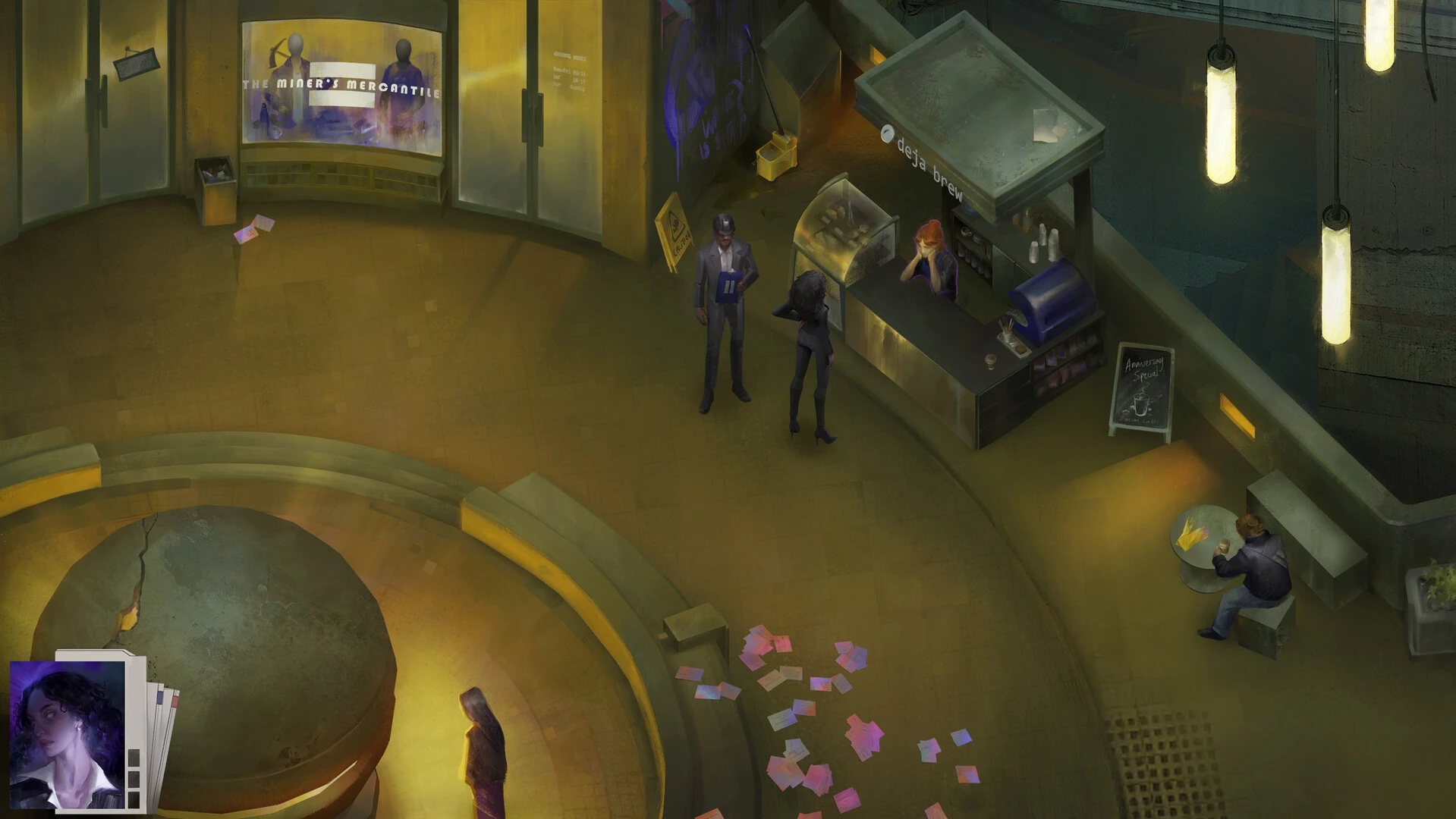Switch to the blue-tabbed page in the file
Image resolution: width=1456 pixels, height=819 pixels.
point(159,697)
